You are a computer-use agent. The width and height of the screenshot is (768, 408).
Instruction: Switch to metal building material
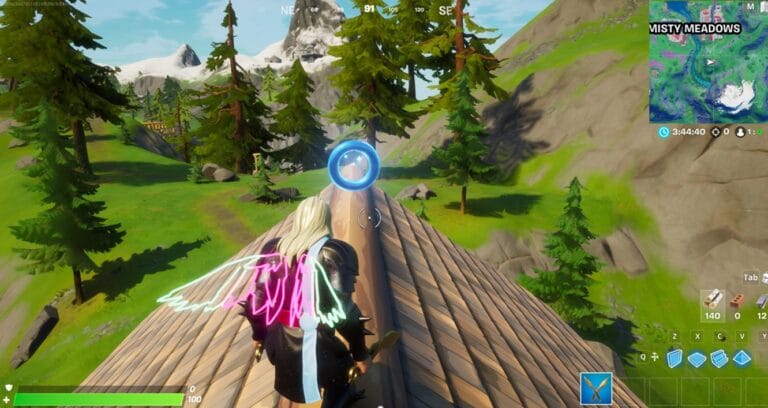(762, 298)
